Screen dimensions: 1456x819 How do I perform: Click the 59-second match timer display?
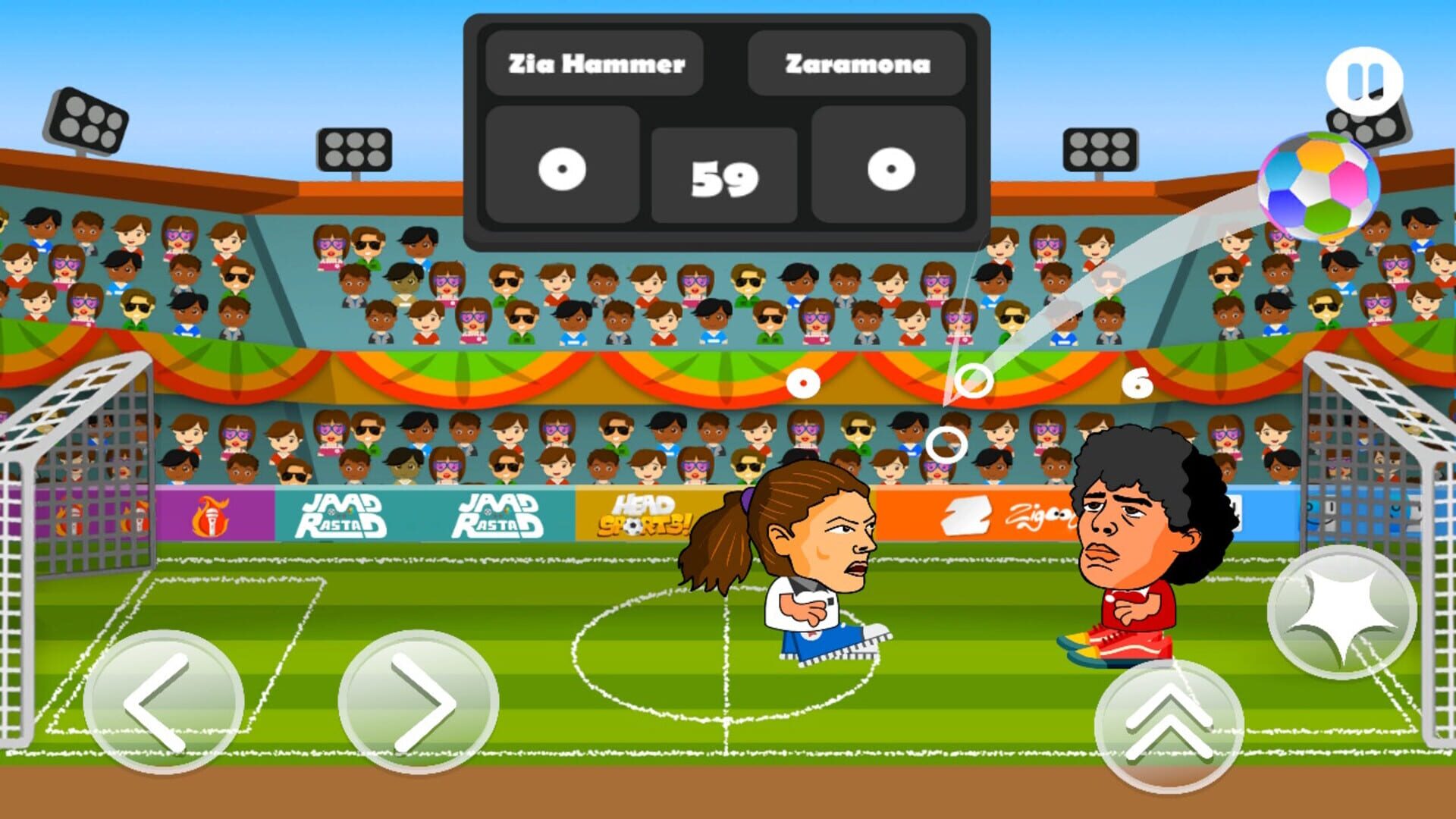[x=724, y=176]
